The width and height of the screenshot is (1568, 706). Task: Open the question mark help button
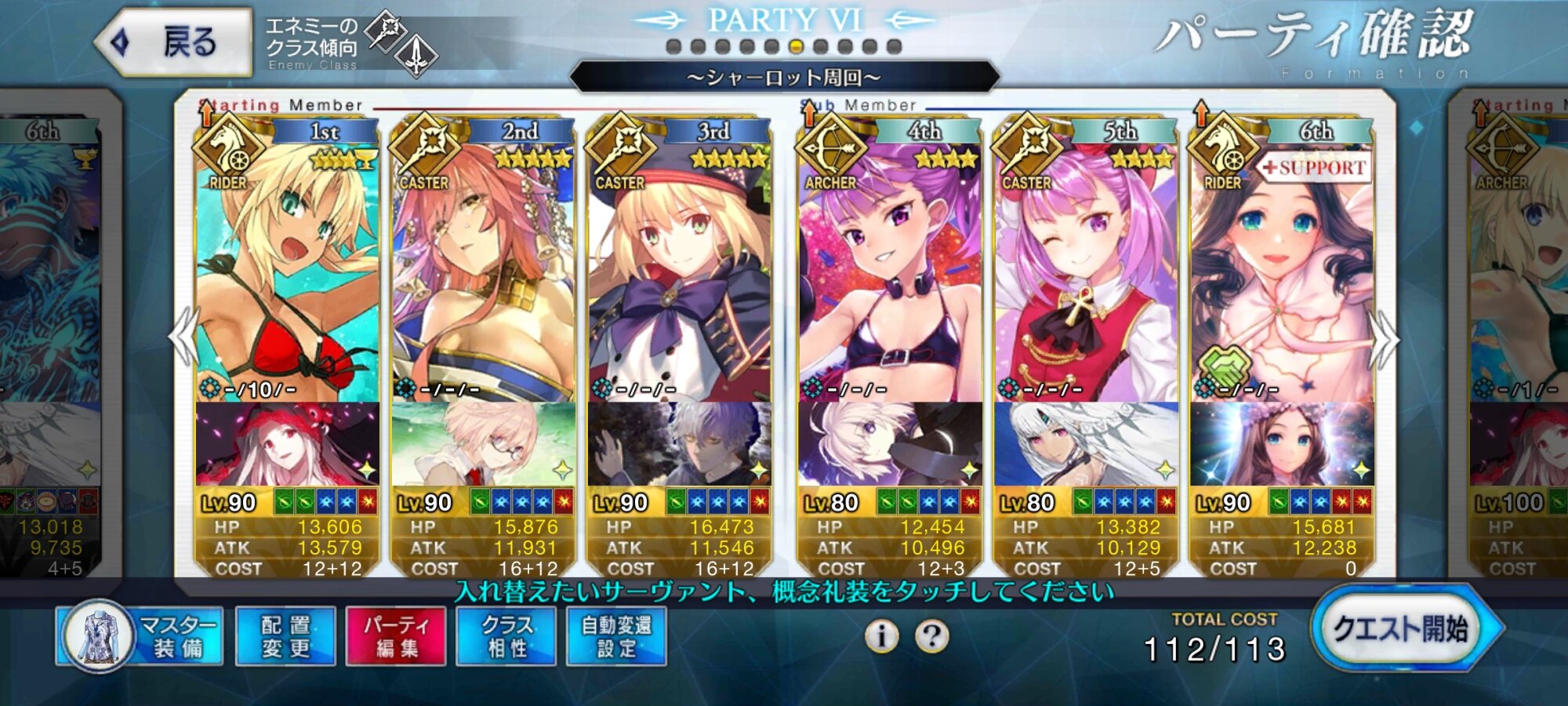(x=931, y=635)
